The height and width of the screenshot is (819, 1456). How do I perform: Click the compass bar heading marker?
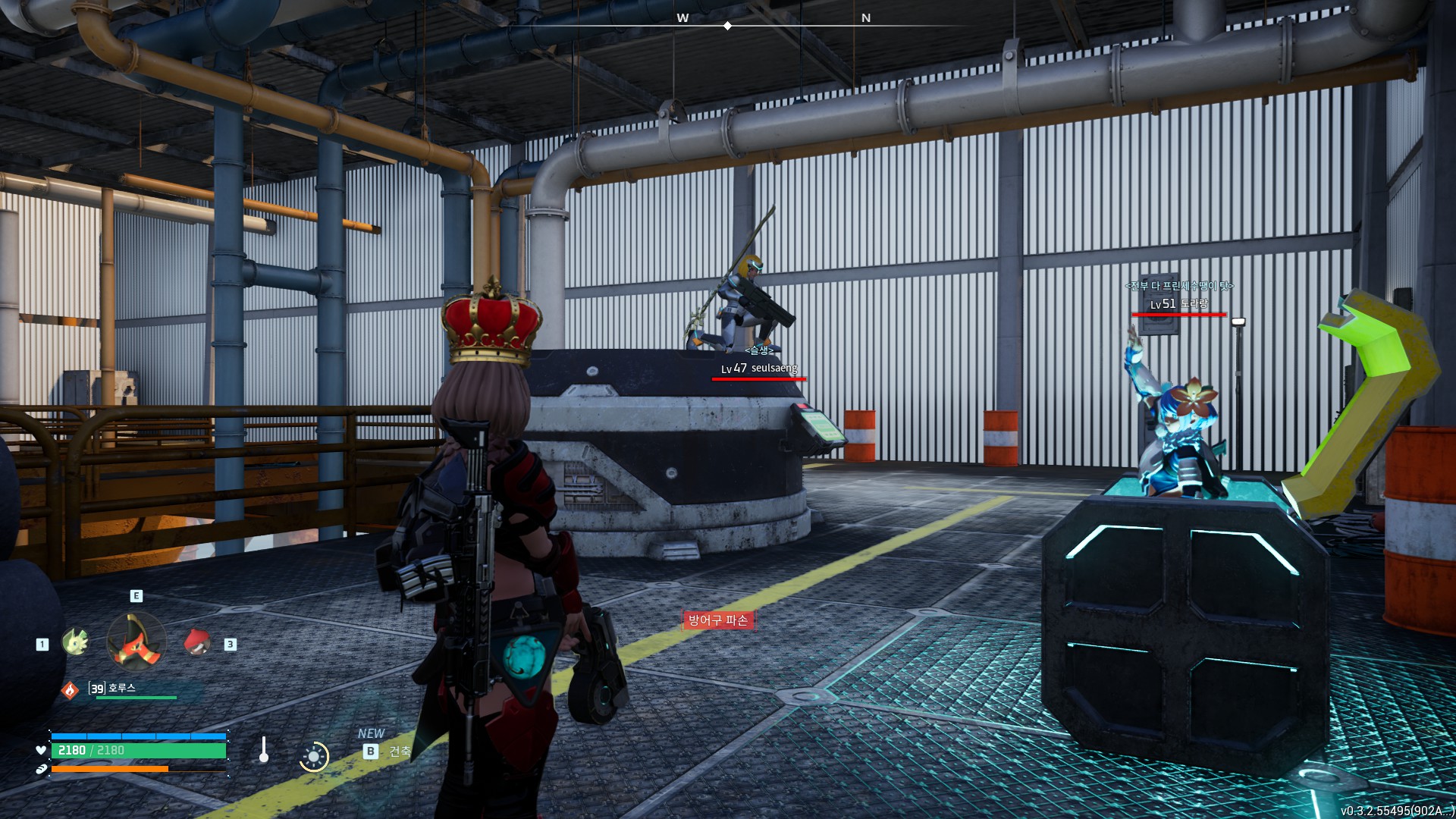(x=727, y=26)
